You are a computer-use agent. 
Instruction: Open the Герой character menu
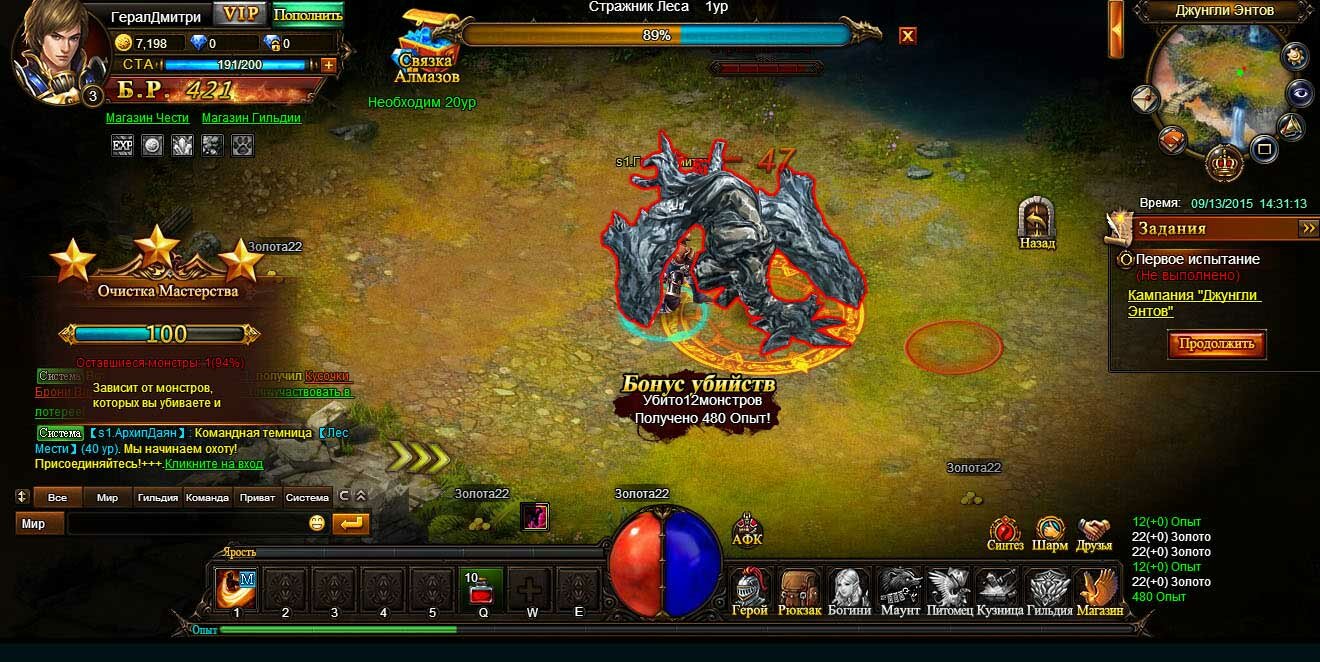click(x=750, y=590)
